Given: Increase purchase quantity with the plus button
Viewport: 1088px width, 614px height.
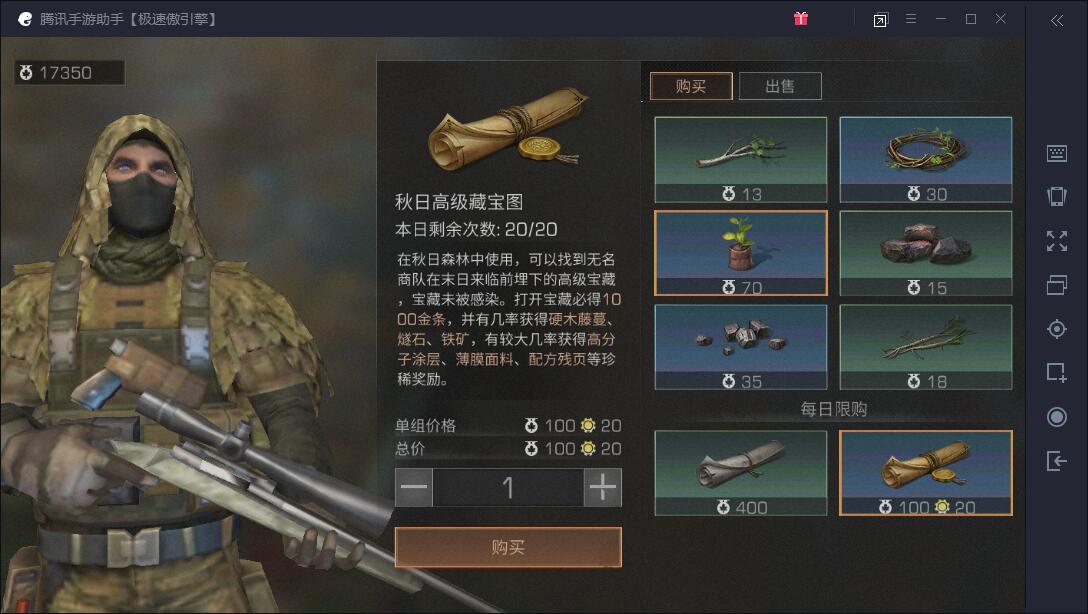Looking at the screenshot, I should [602, 488].
